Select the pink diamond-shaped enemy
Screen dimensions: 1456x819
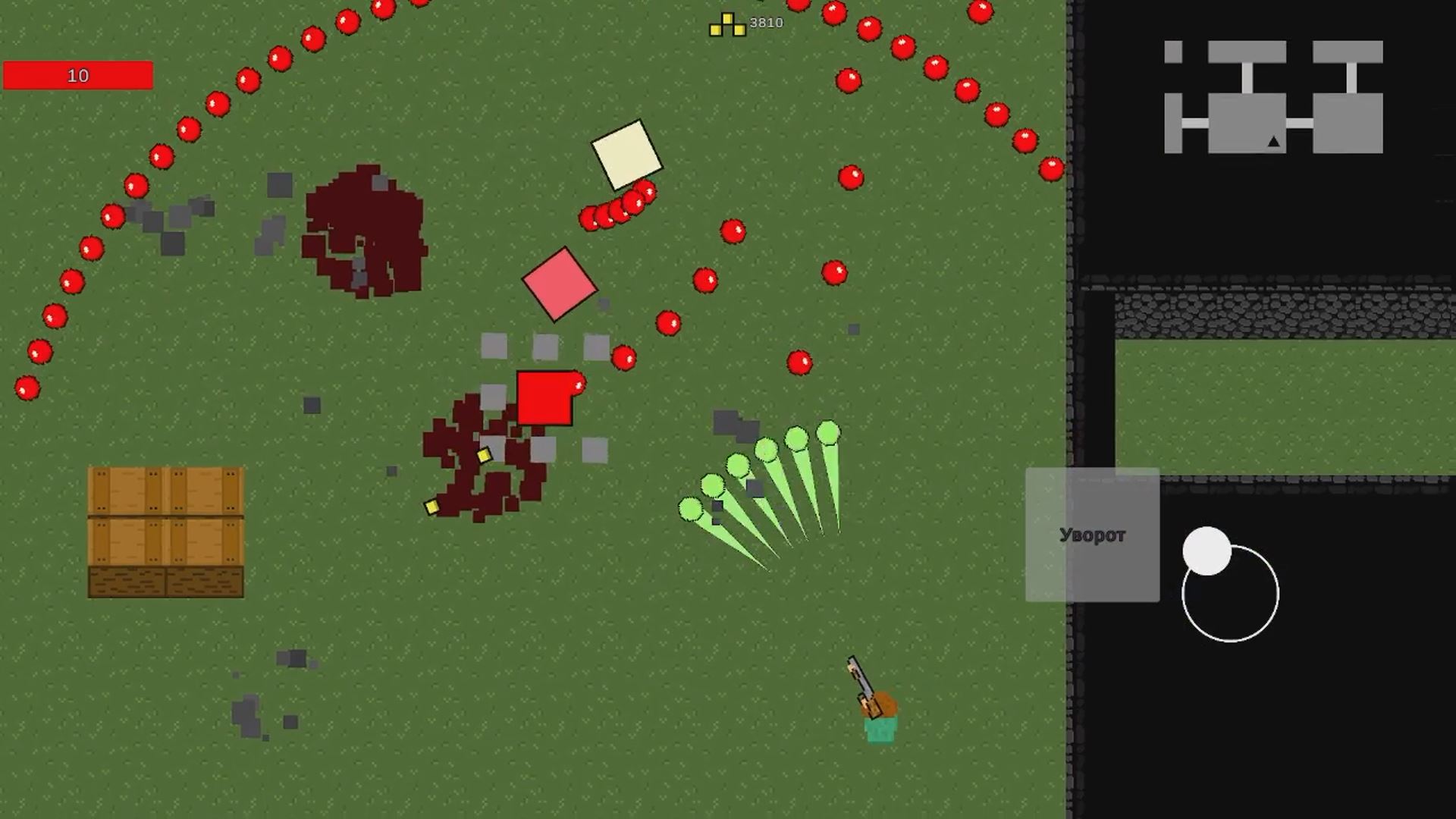pyautogui.click(x=561, y=284)
